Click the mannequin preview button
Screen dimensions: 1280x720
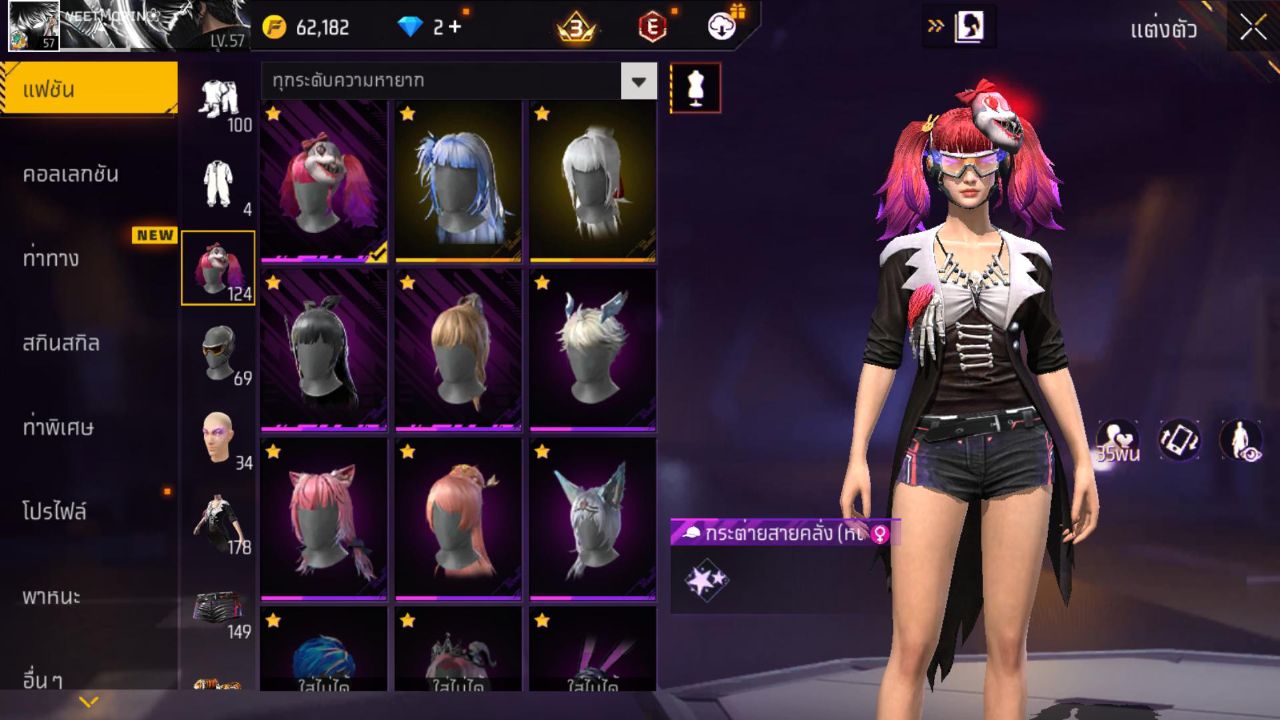[x=695, y=88]
